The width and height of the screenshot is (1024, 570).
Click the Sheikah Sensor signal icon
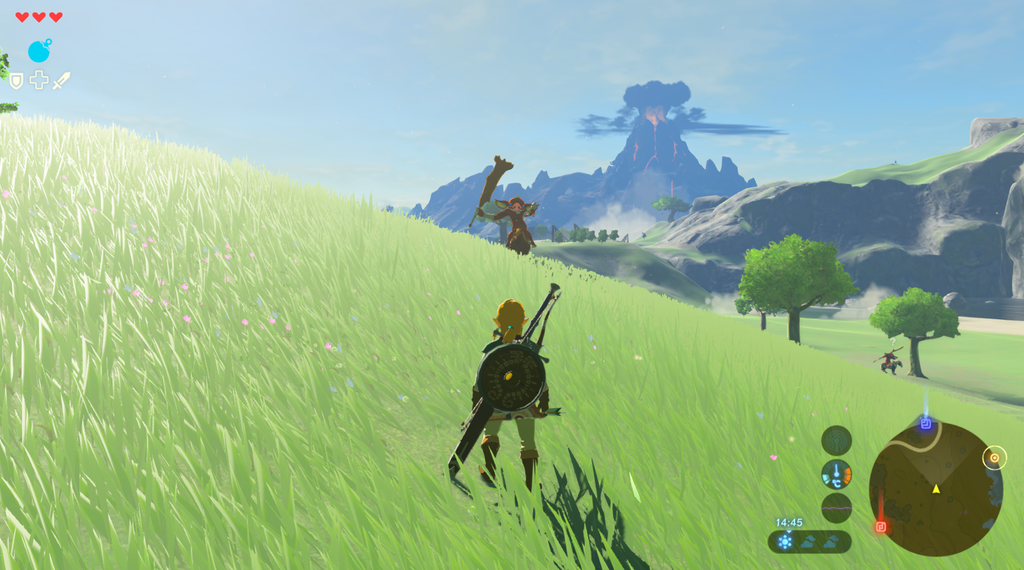point(836,440)
